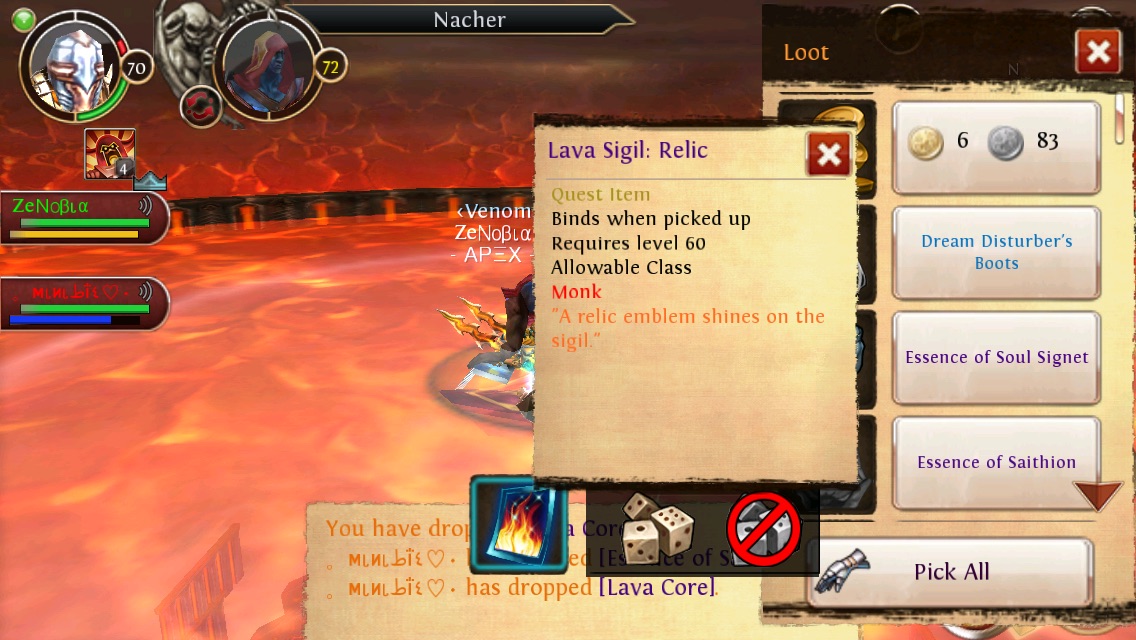Viewport: 1136px width, 640px height.
Task: Select party member ZeNoβια's frame
Action: click(82, 217)
